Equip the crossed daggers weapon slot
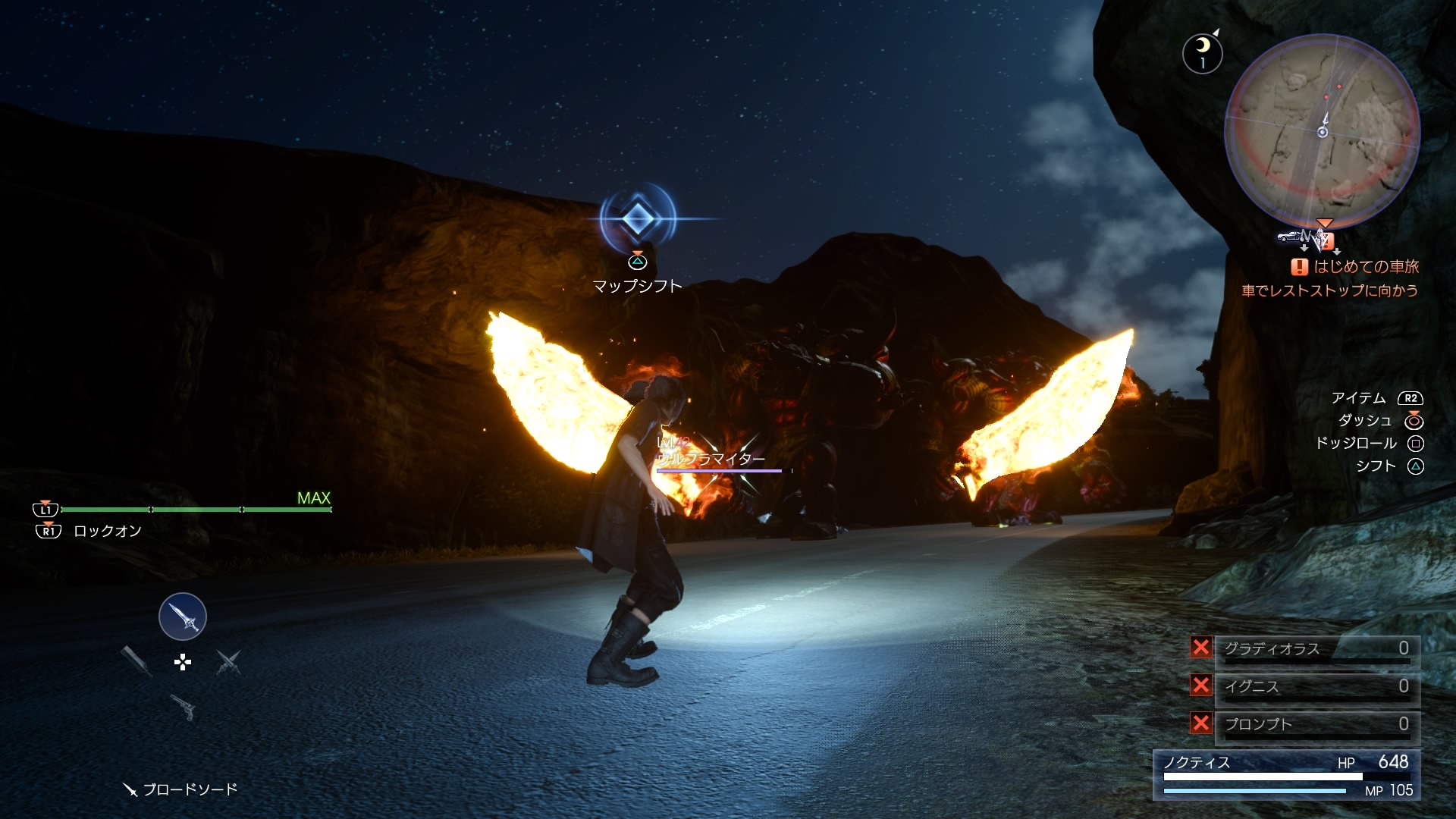The width and height of the screenshot is (1456, 819). 228,662
